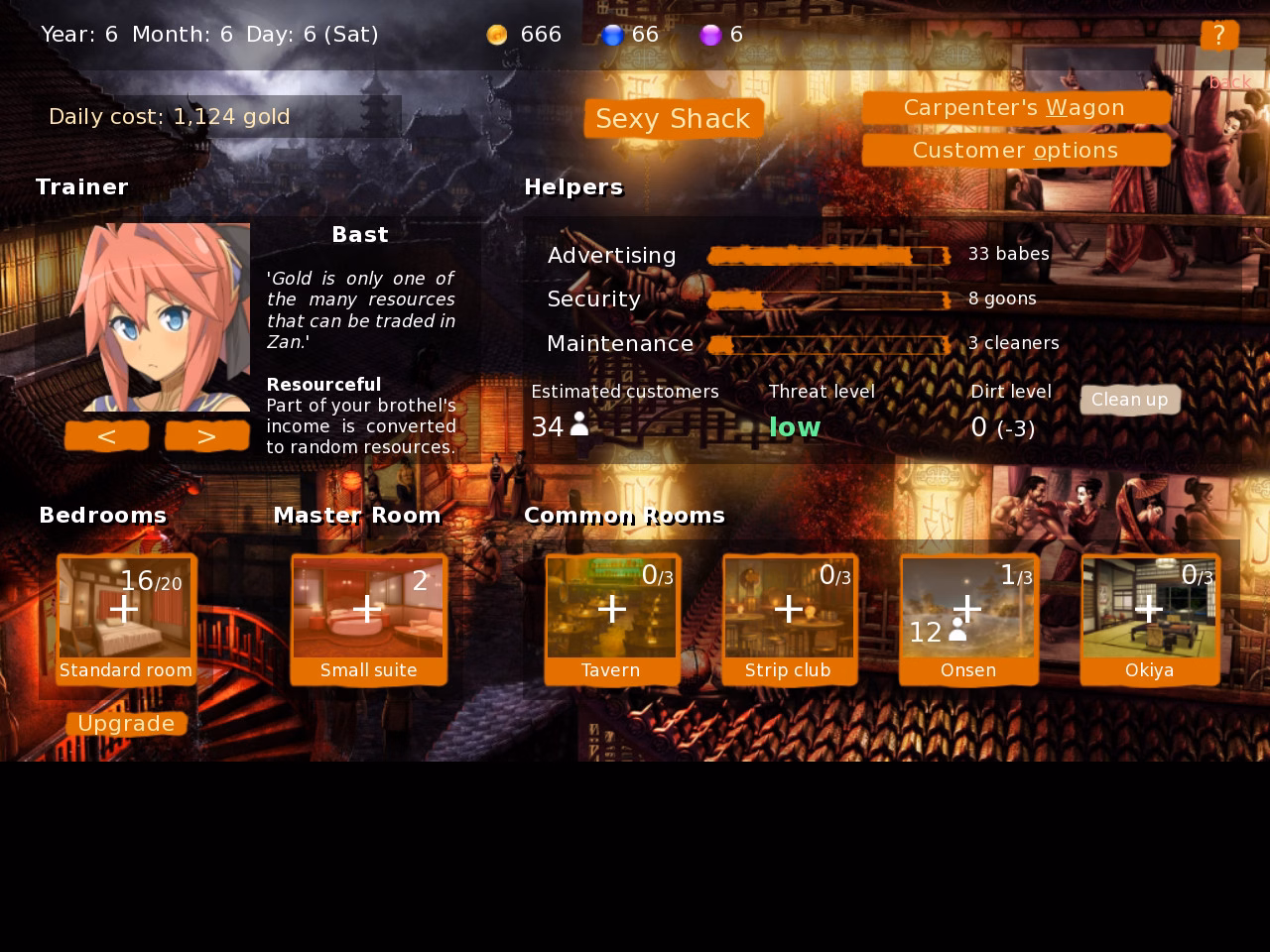The width and height of the screenshot is (1270, 952).
Task: Add another Onsen via the plus icon
Action: tap(967, 609)
